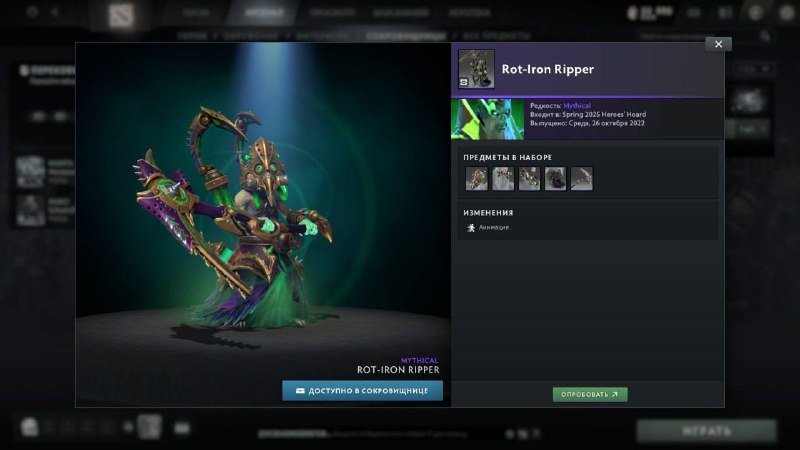Click the dimmed «Играть» play button
The width and height of the screenshot is (800, 450).
coord(707,429)
